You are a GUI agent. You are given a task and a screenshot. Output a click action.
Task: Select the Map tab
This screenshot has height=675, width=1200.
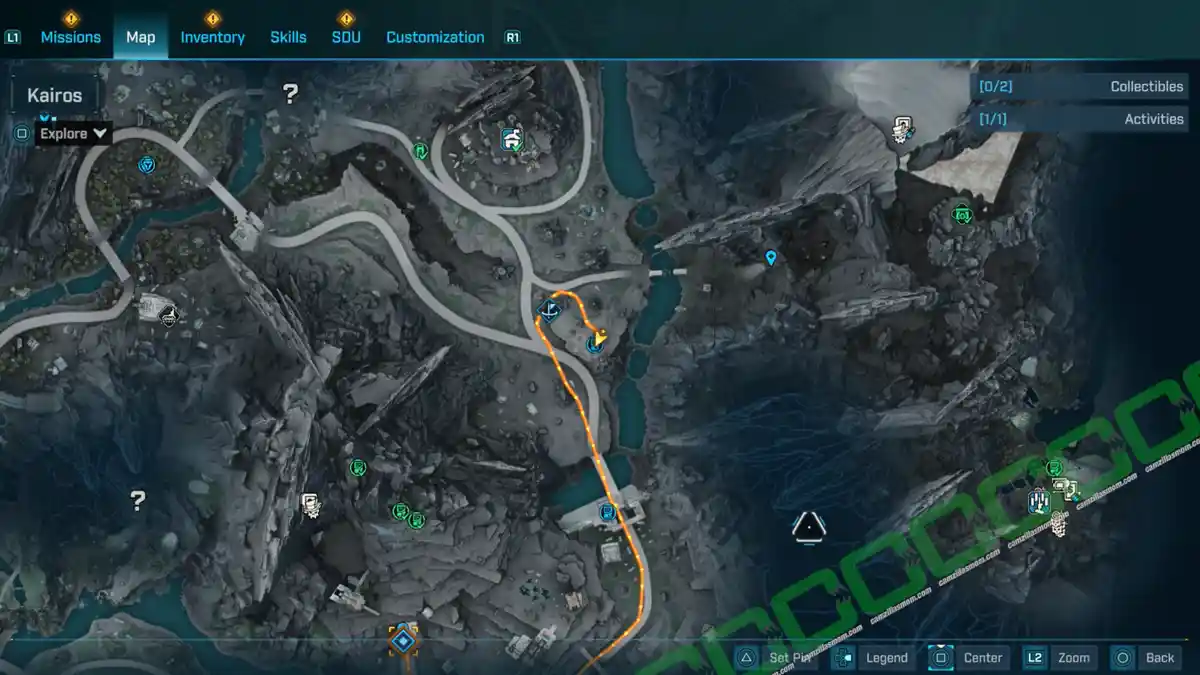tap(141, 37)
